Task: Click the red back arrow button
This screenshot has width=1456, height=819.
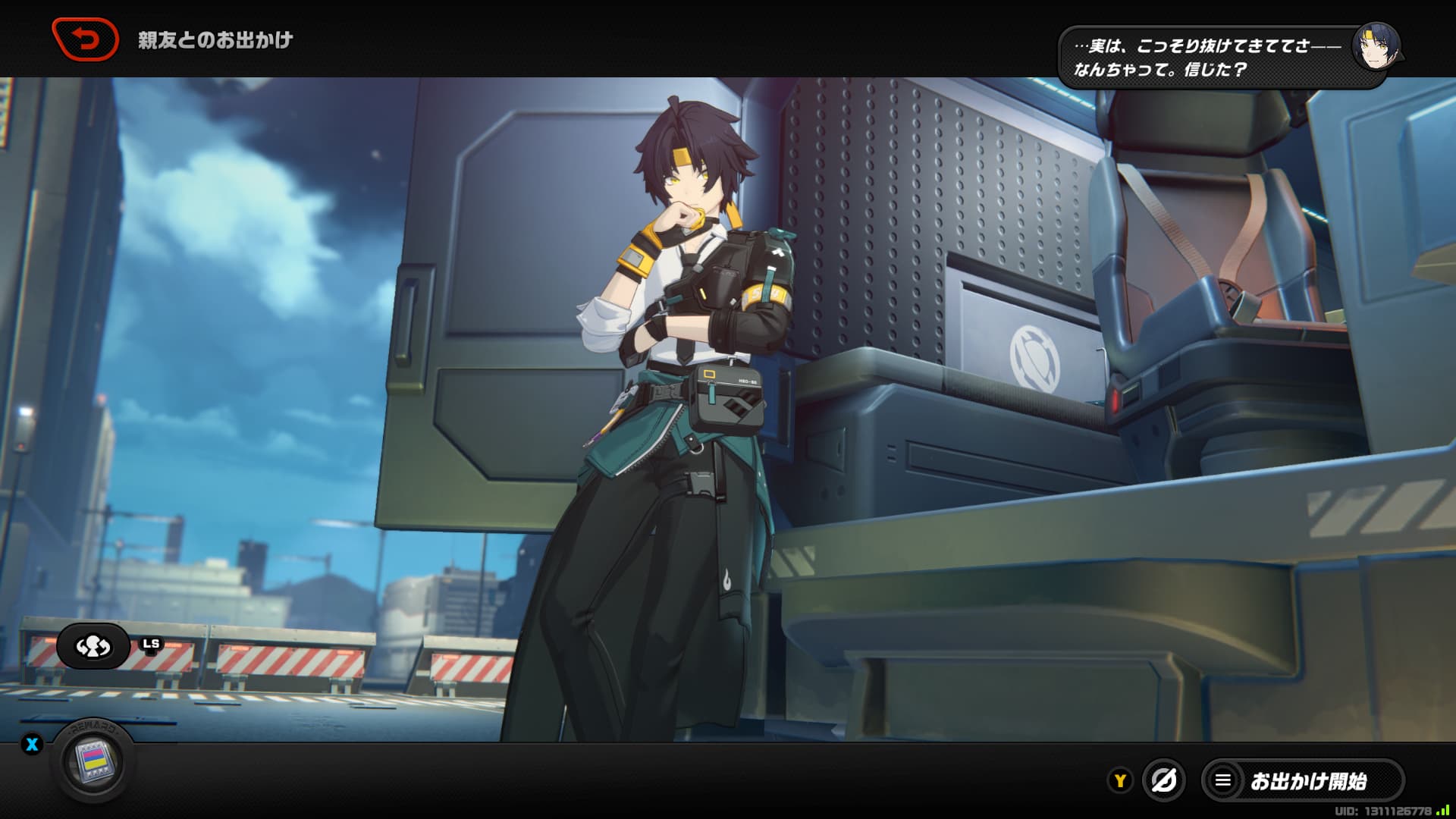Action: click(85, 39)
